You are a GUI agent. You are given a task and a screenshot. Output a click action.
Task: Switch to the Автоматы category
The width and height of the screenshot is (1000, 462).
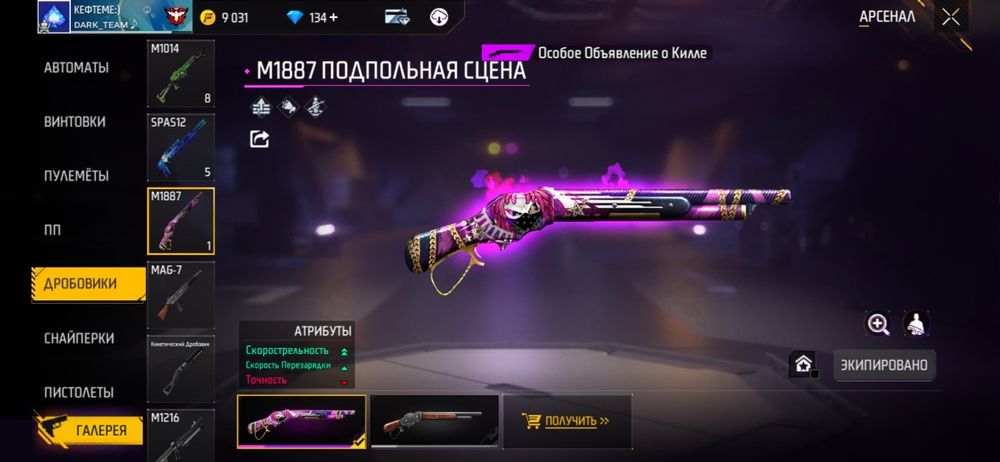pos(76,68)
